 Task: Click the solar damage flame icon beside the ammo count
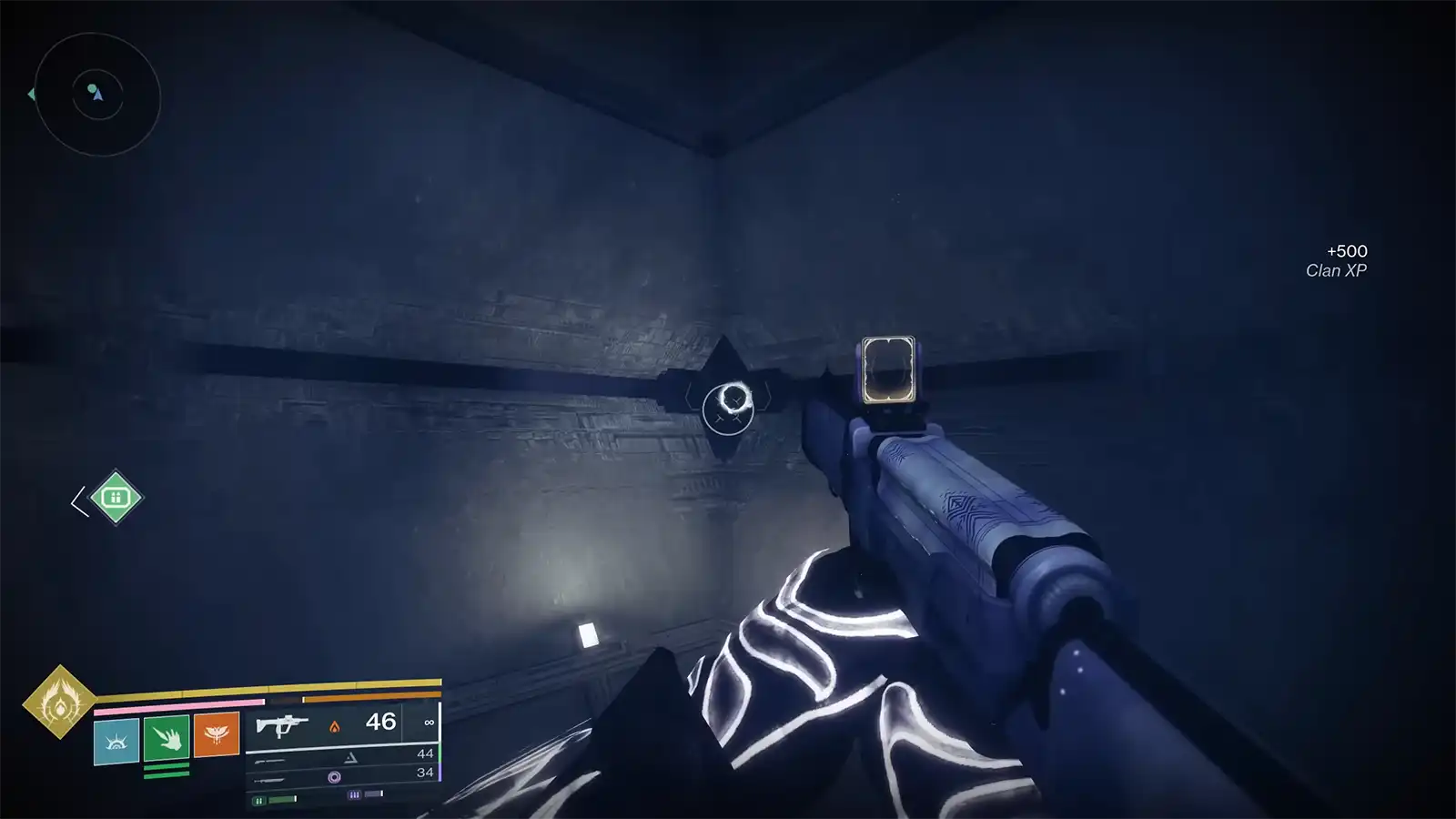point(335,726)
